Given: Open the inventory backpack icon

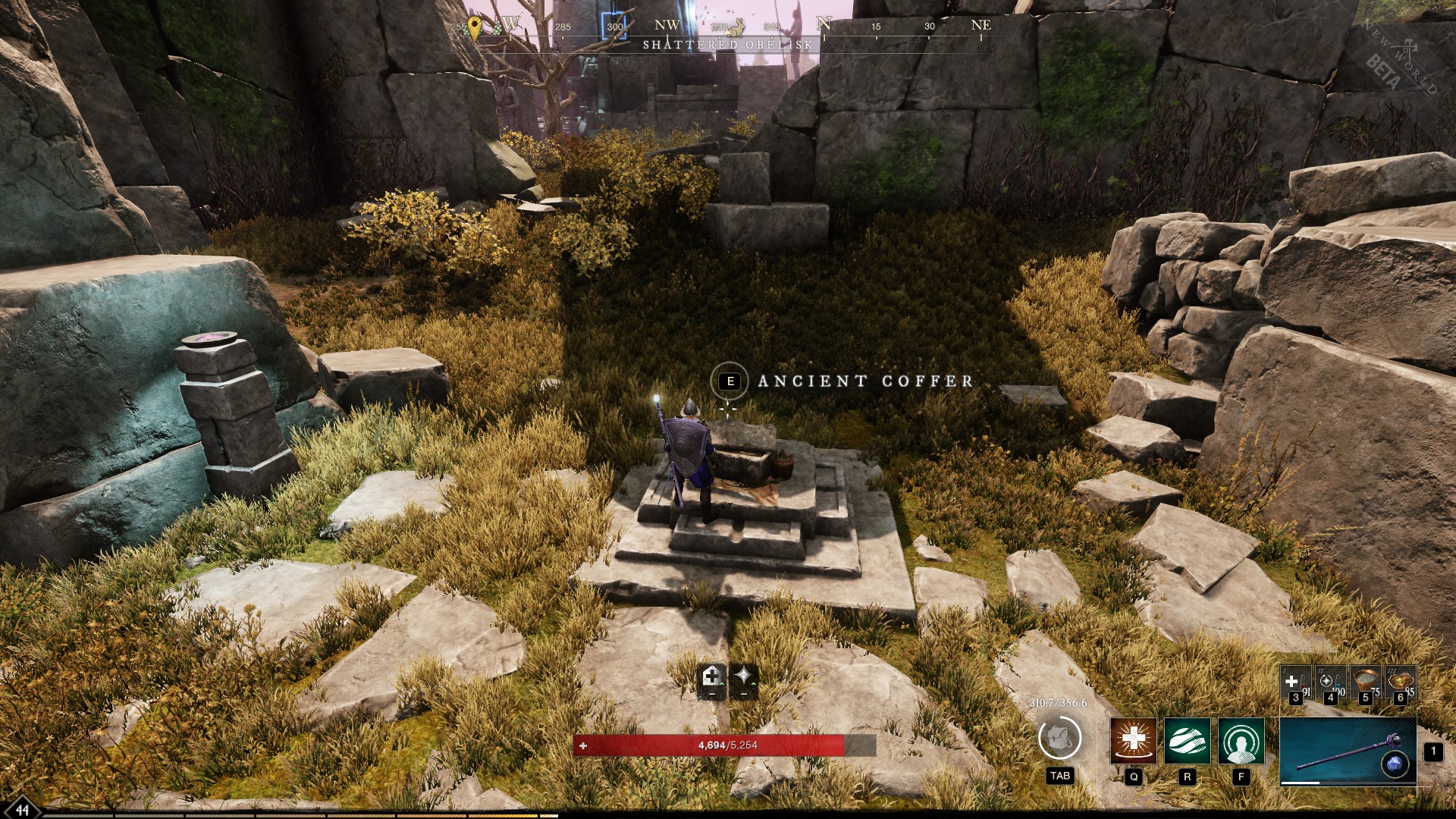Looking at the screenshot, I should click(1059, 739).
